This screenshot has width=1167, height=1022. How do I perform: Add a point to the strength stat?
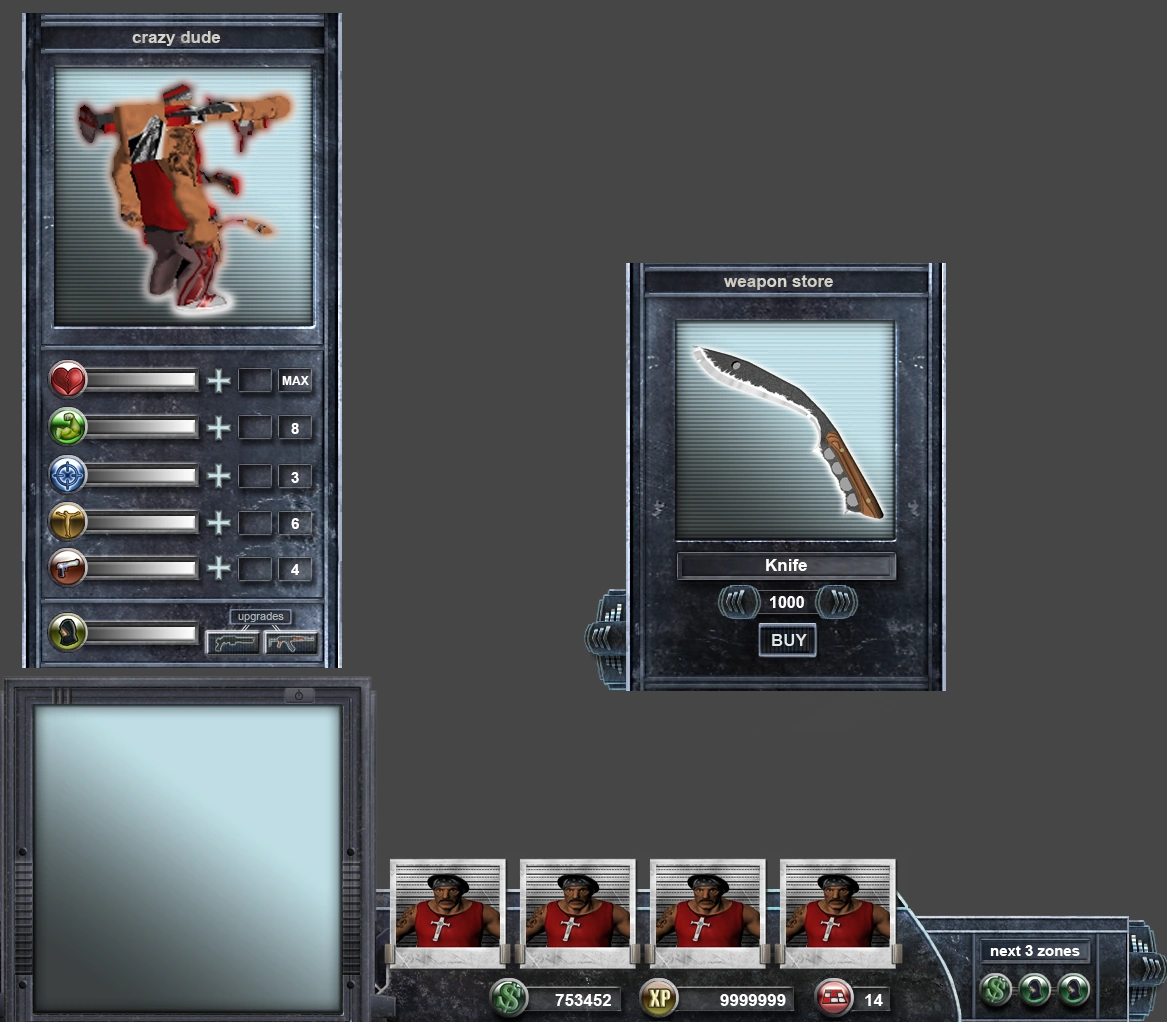click(218, 429)
